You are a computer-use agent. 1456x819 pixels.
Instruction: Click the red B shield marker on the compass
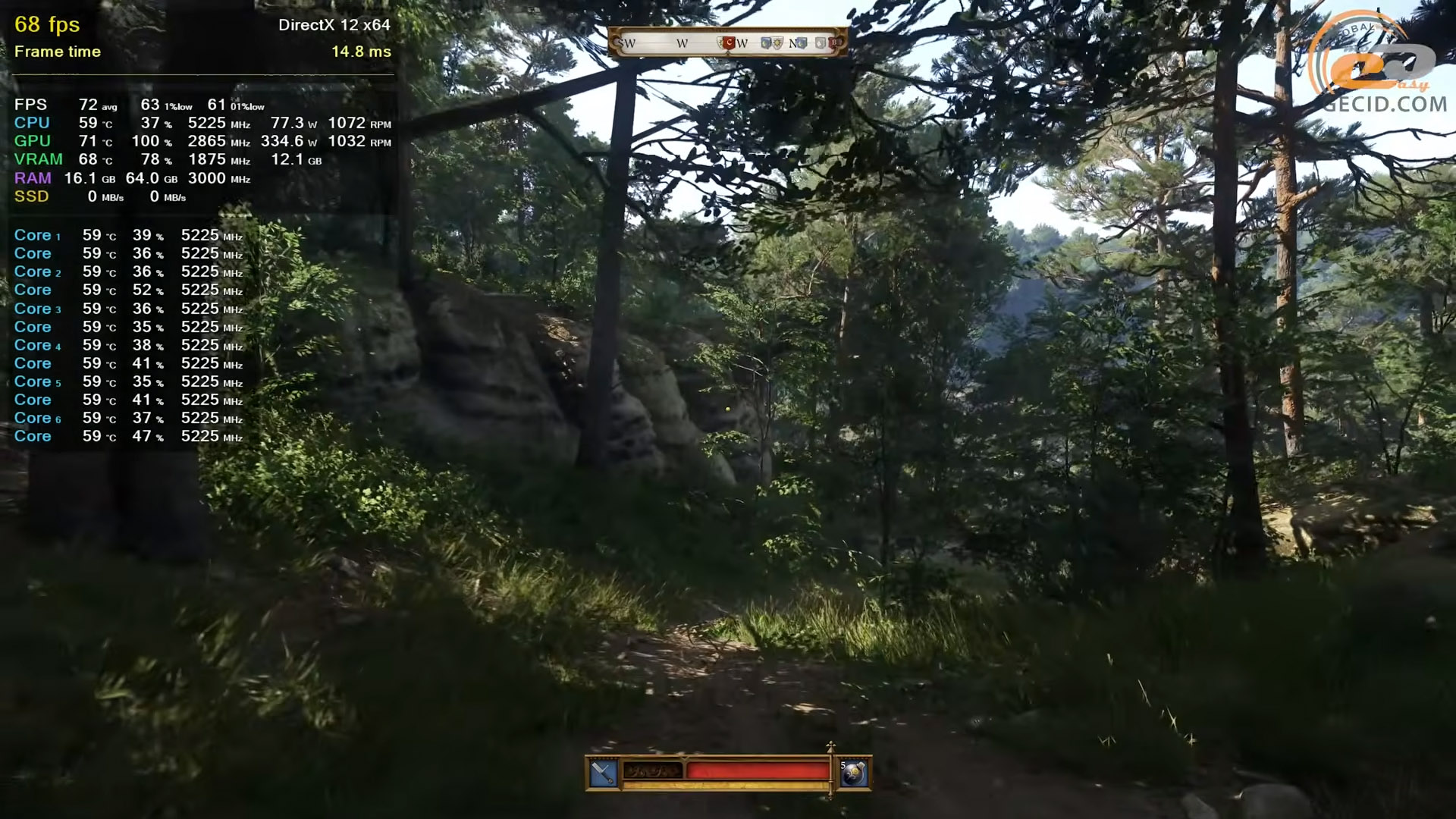pyautogui.click(x=833, y=43)
